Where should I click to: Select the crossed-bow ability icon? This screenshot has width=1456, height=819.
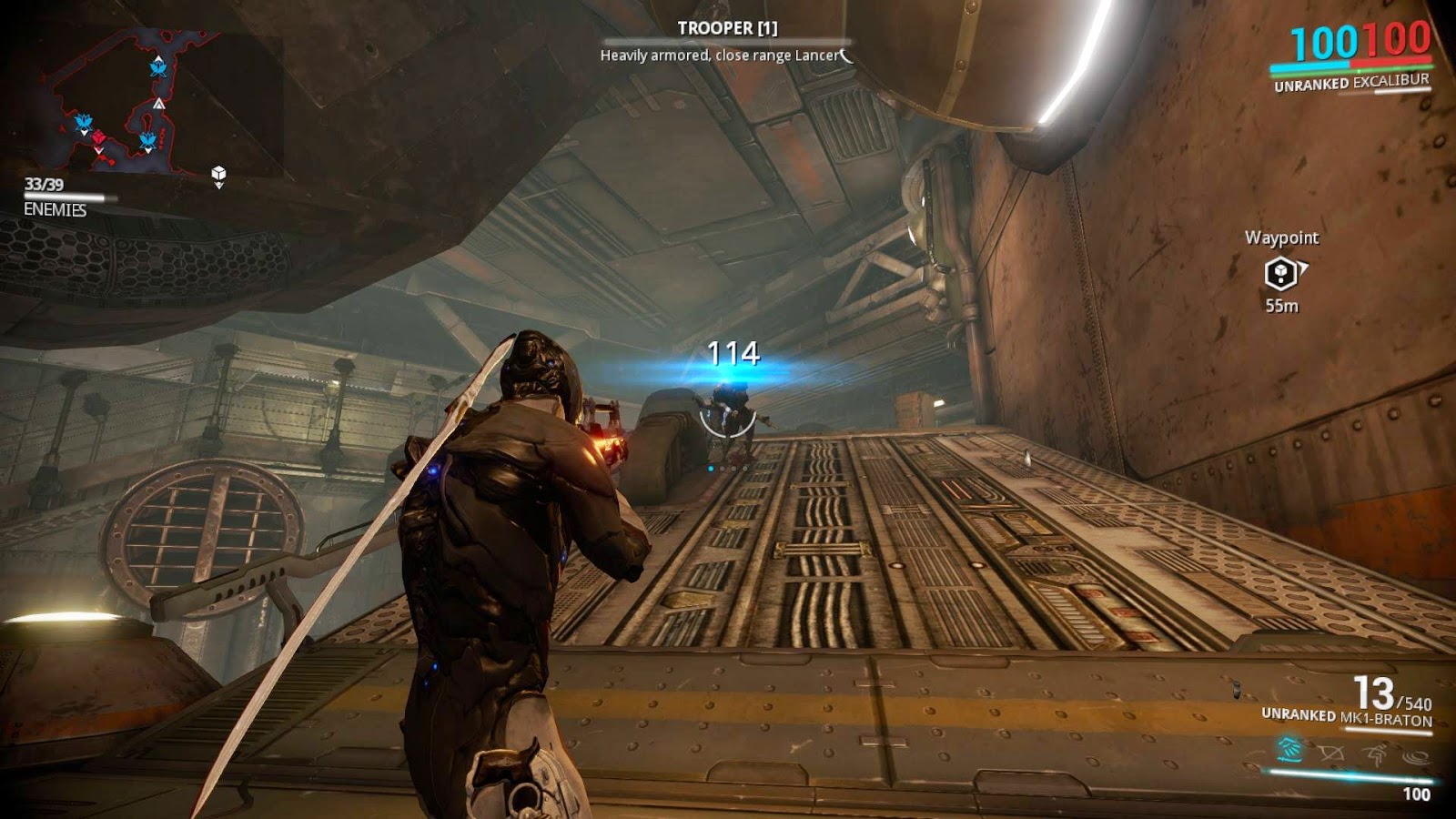point(1331,753)
